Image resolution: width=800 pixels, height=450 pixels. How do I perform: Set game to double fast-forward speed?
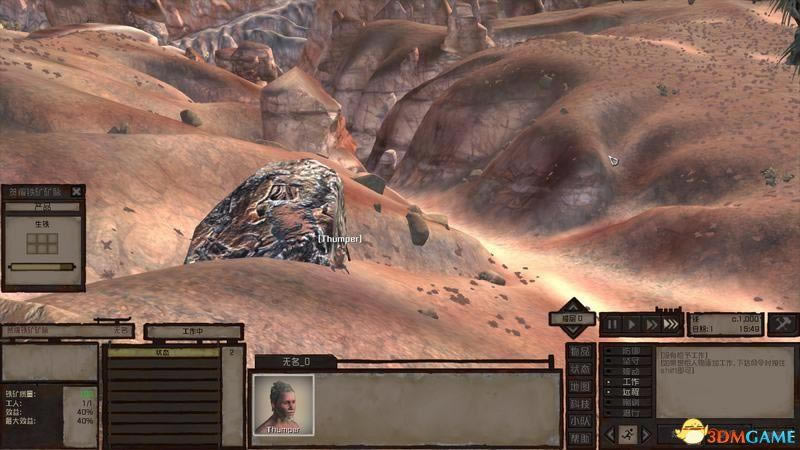tap(651, 324)
